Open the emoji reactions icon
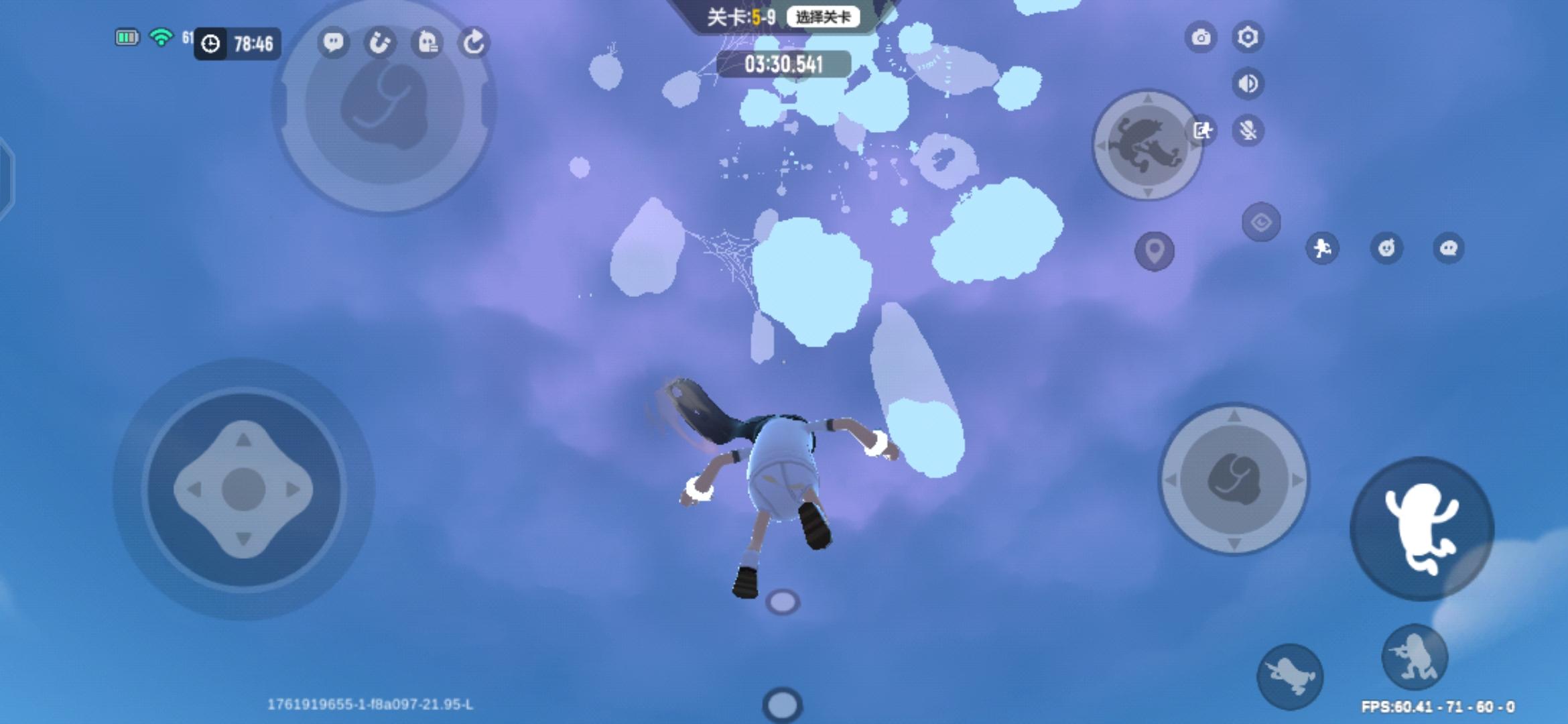The width and height of the screenshot is (1568, 724). [x=1386, y=248]
